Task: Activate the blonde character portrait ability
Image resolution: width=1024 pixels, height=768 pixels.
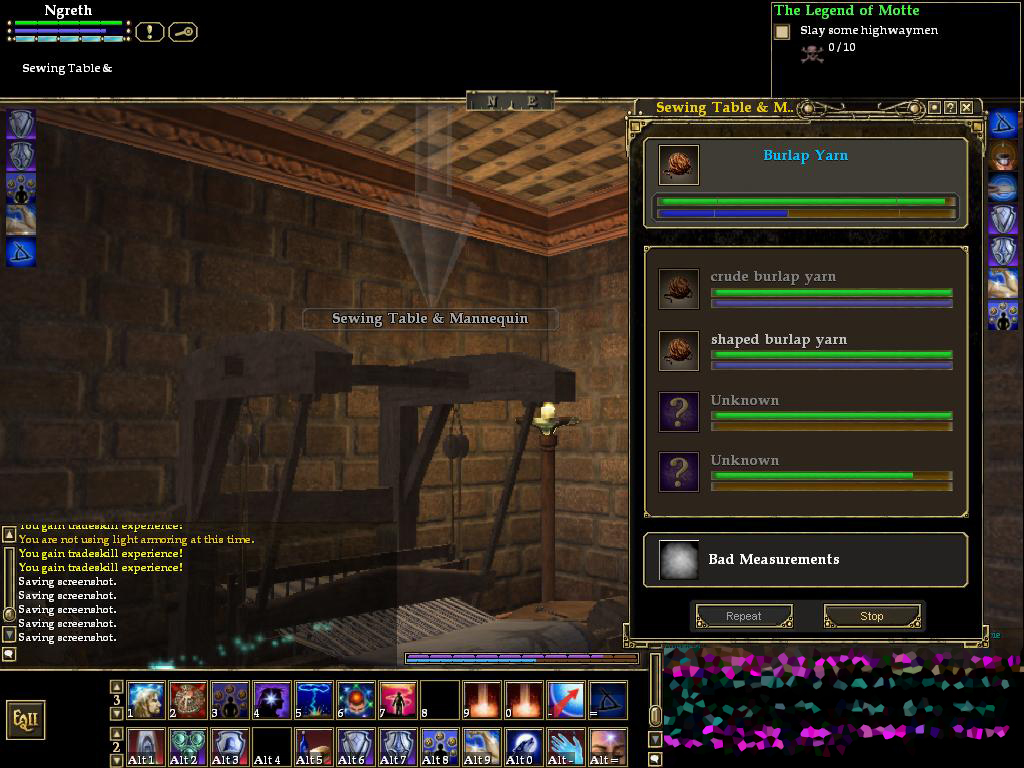Action: [146, 700]
